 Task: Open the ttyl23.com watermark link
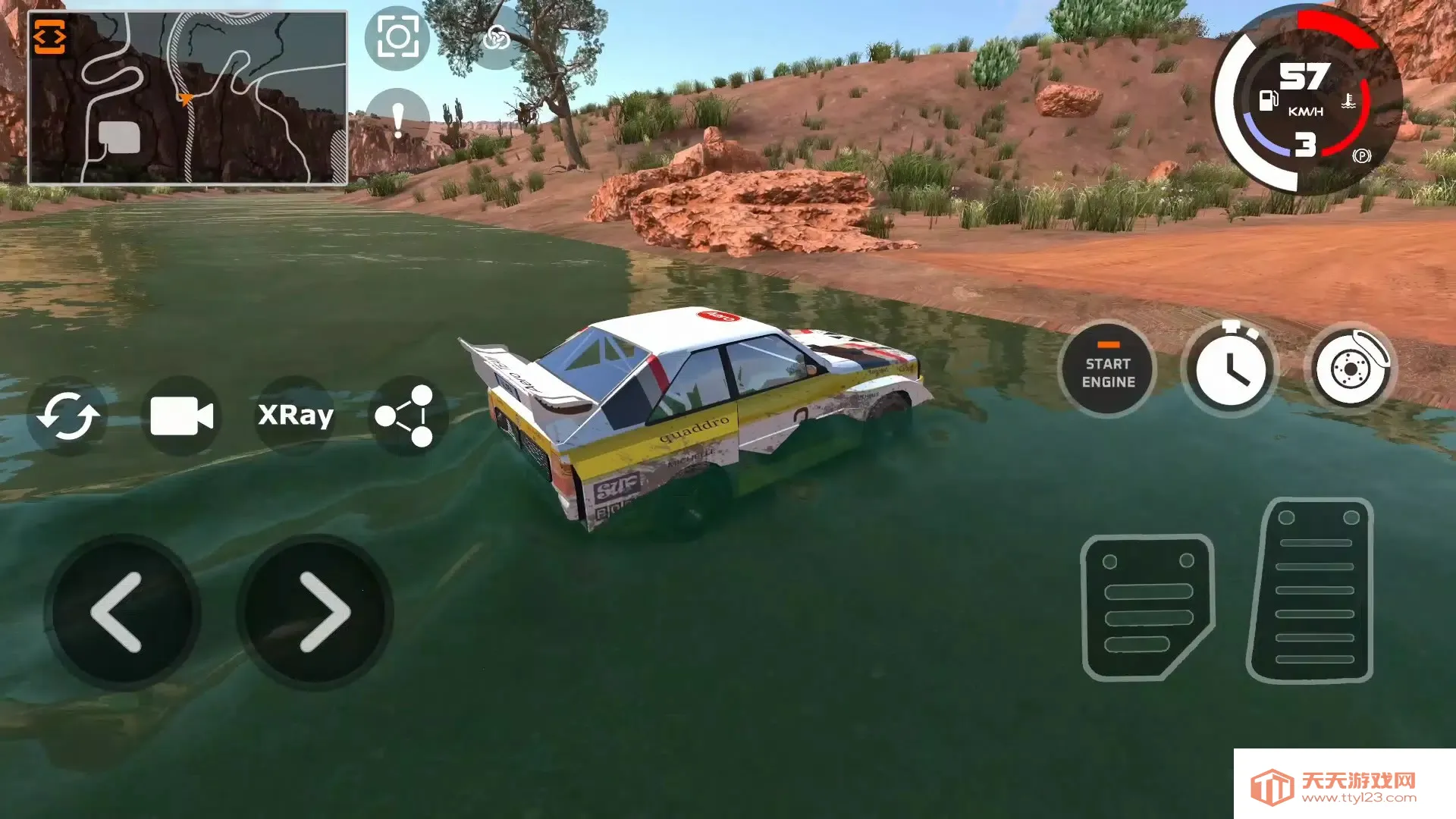(x=1344, y=786)
